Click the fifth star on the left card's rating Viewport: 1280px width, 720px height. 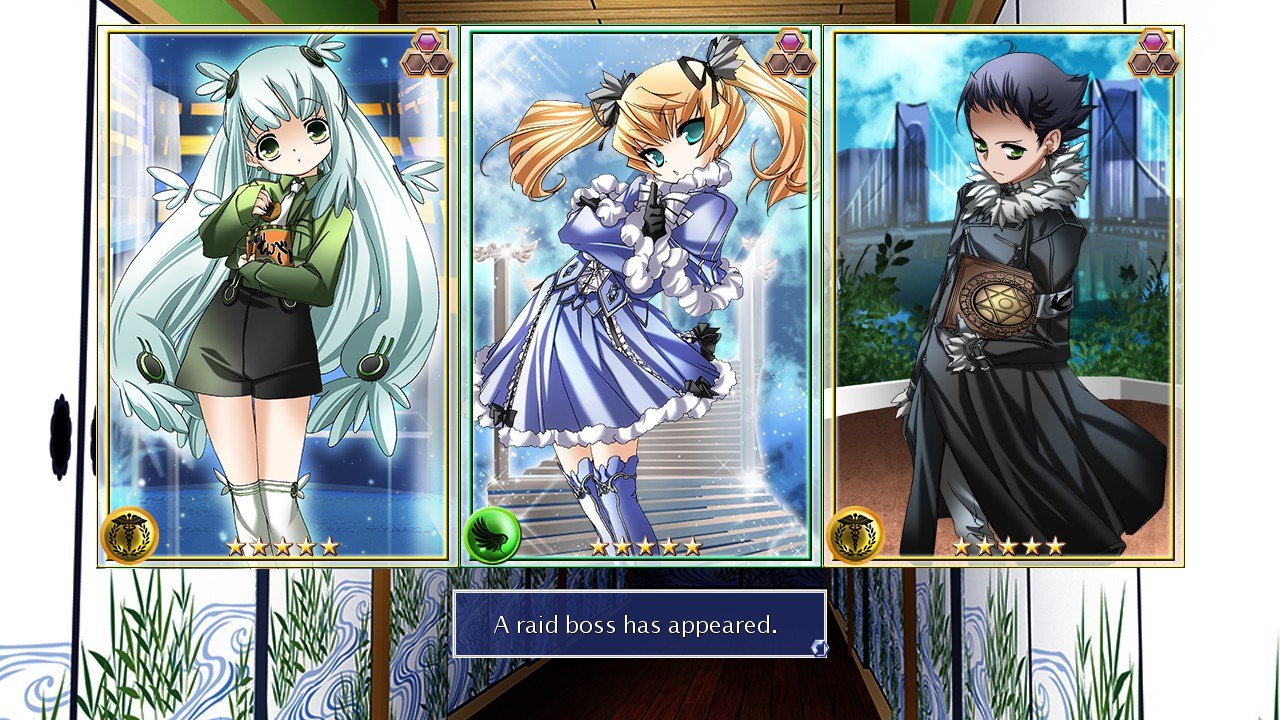click(x=330, y=547)
